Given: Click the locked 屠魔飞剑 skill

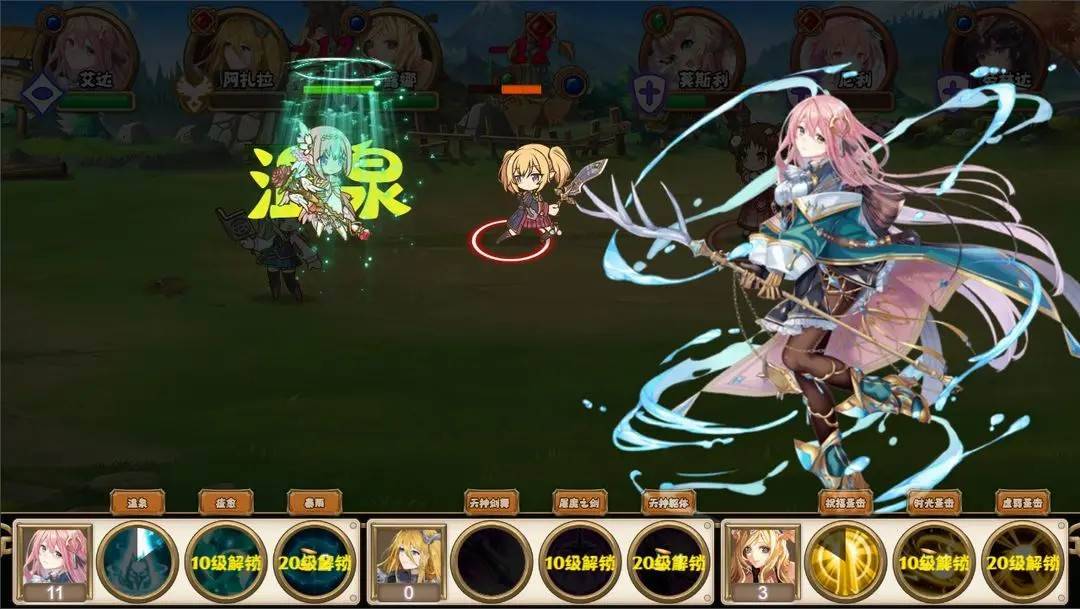Looking at the screenshot, I should (579, 562).
